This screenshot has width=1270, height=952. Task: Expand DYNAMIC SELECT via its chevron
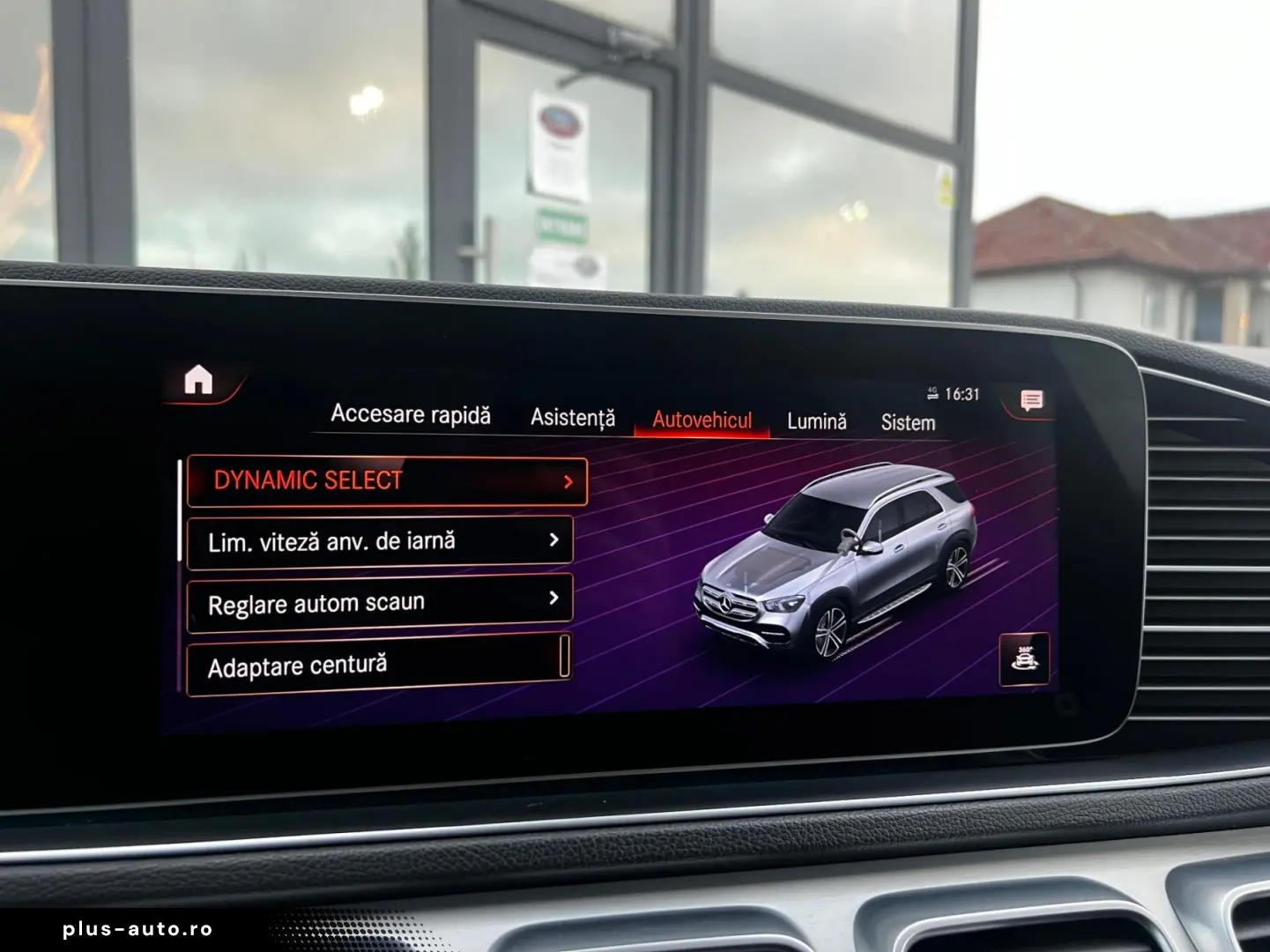click(x=568, y=481)
